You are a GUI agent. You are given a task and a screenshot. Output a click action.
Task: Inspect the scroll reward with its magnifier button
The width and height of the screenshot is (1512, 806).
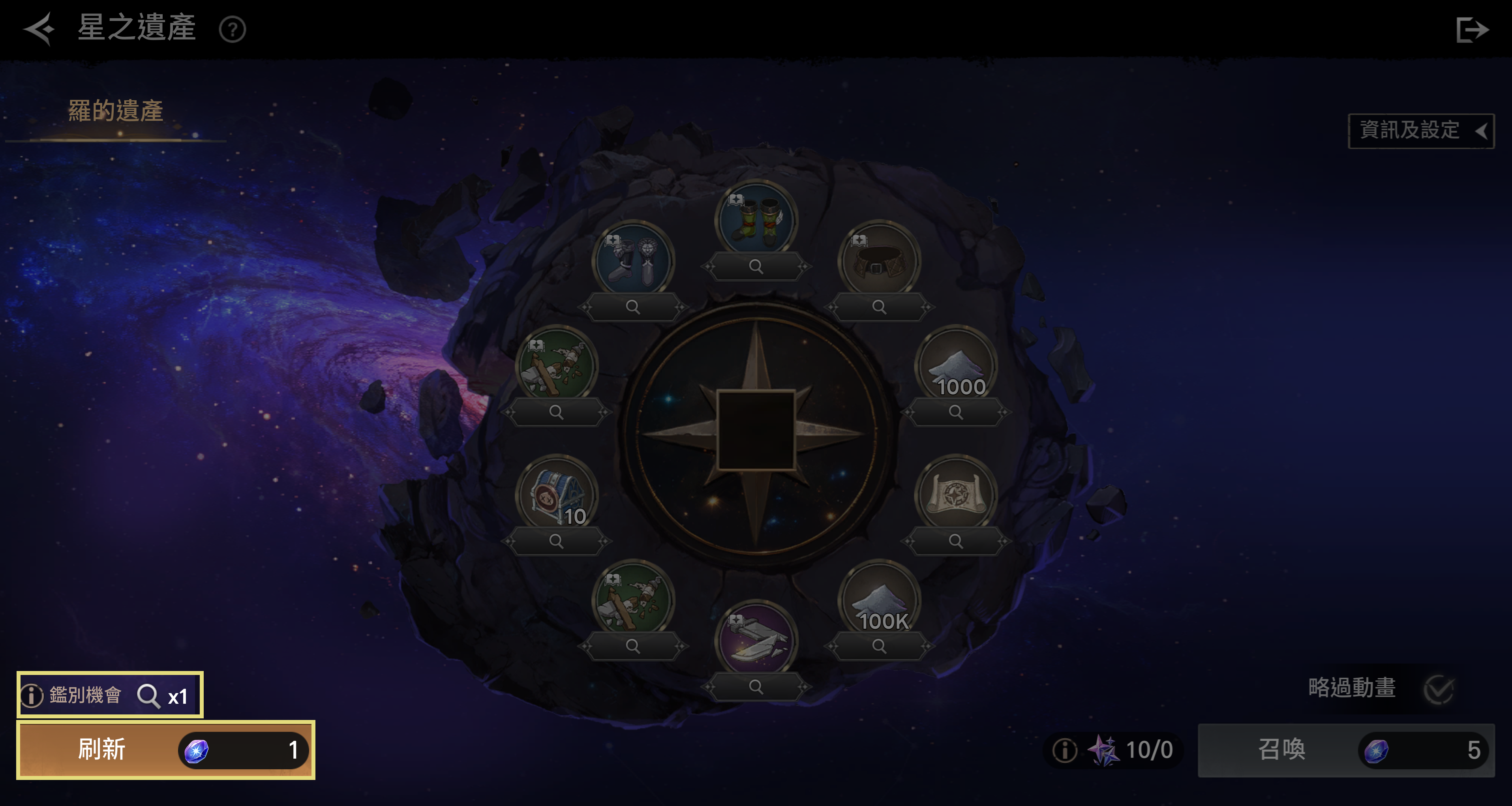coord(956,541)
